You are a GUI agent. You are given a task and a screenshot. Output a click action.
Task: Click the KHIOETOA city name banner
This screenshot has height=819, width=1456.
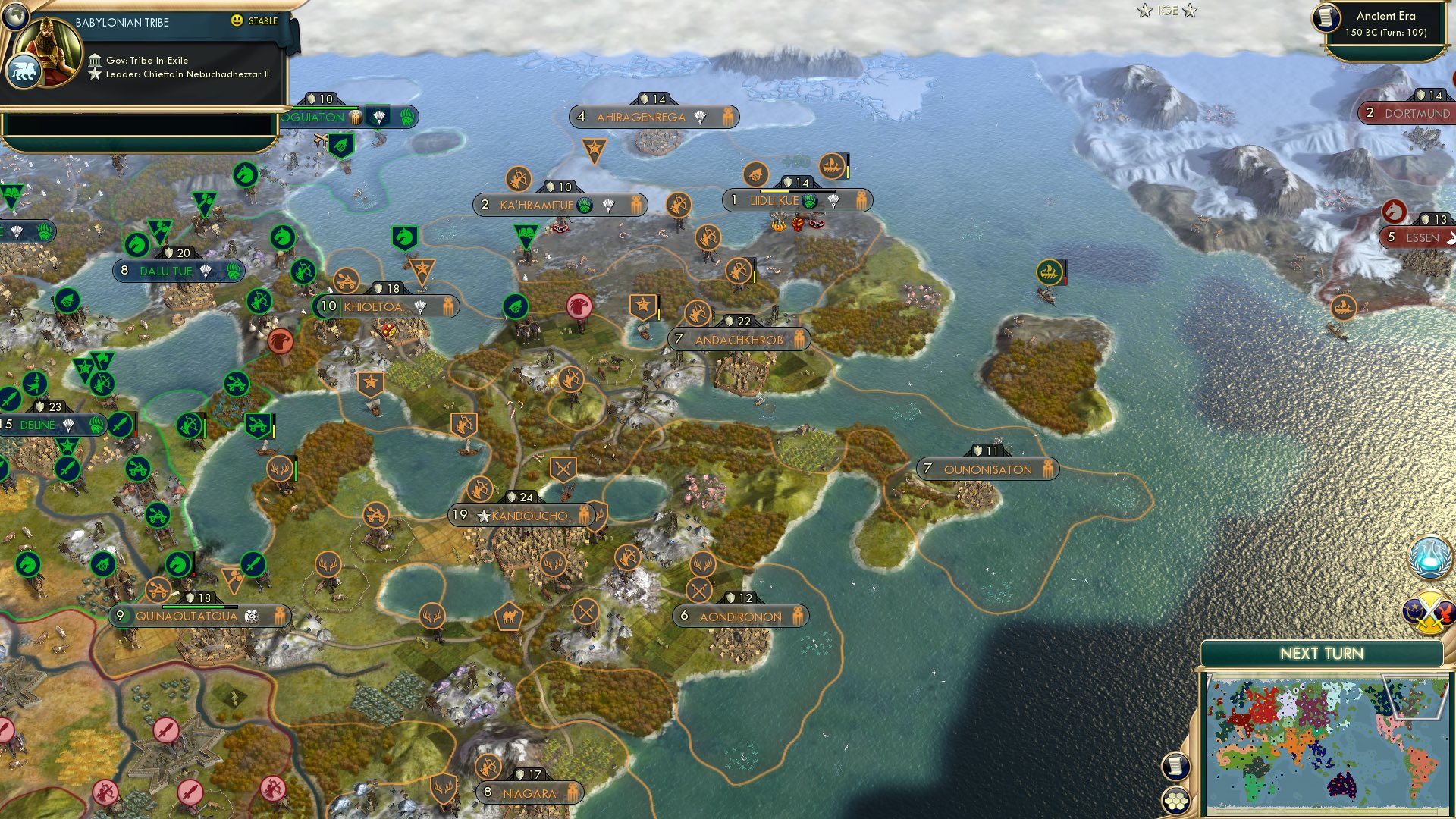click(372, 306)
